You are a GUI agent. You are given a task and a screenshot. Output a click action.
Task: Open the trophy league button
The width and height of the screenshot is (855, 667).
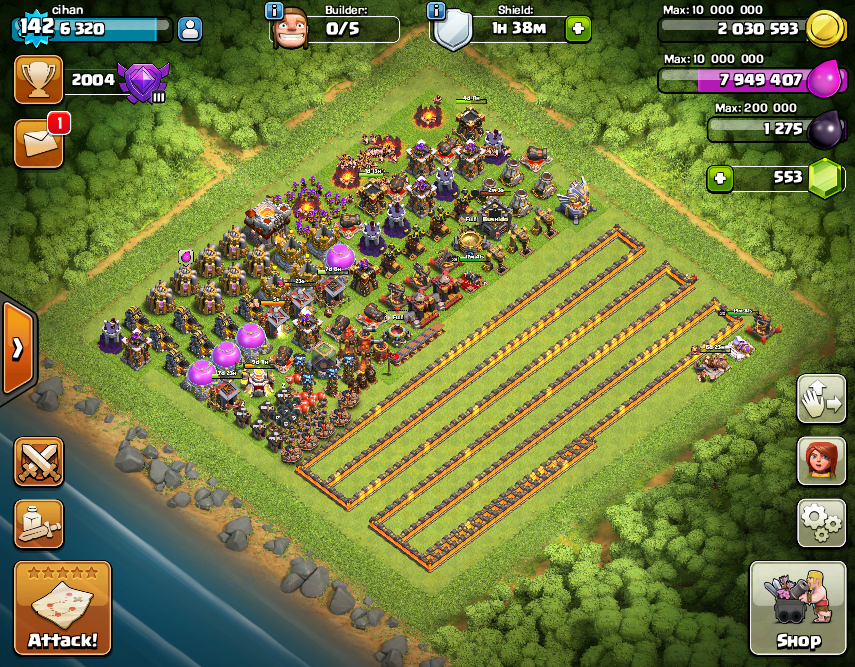pyautogui.click(x=38, y=80)
